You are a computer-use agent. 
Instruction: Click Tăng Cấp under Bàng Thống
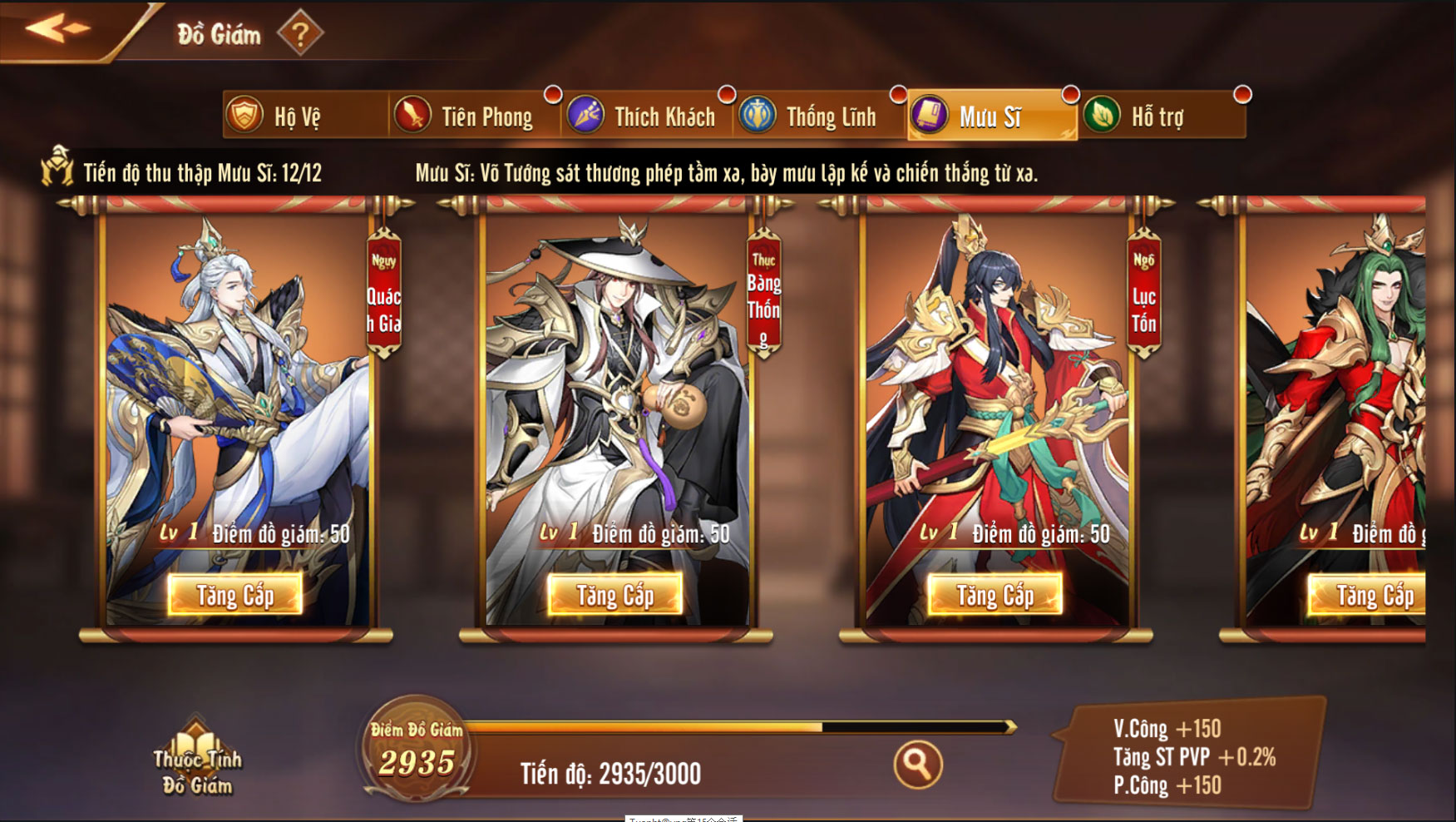(615, 594)
